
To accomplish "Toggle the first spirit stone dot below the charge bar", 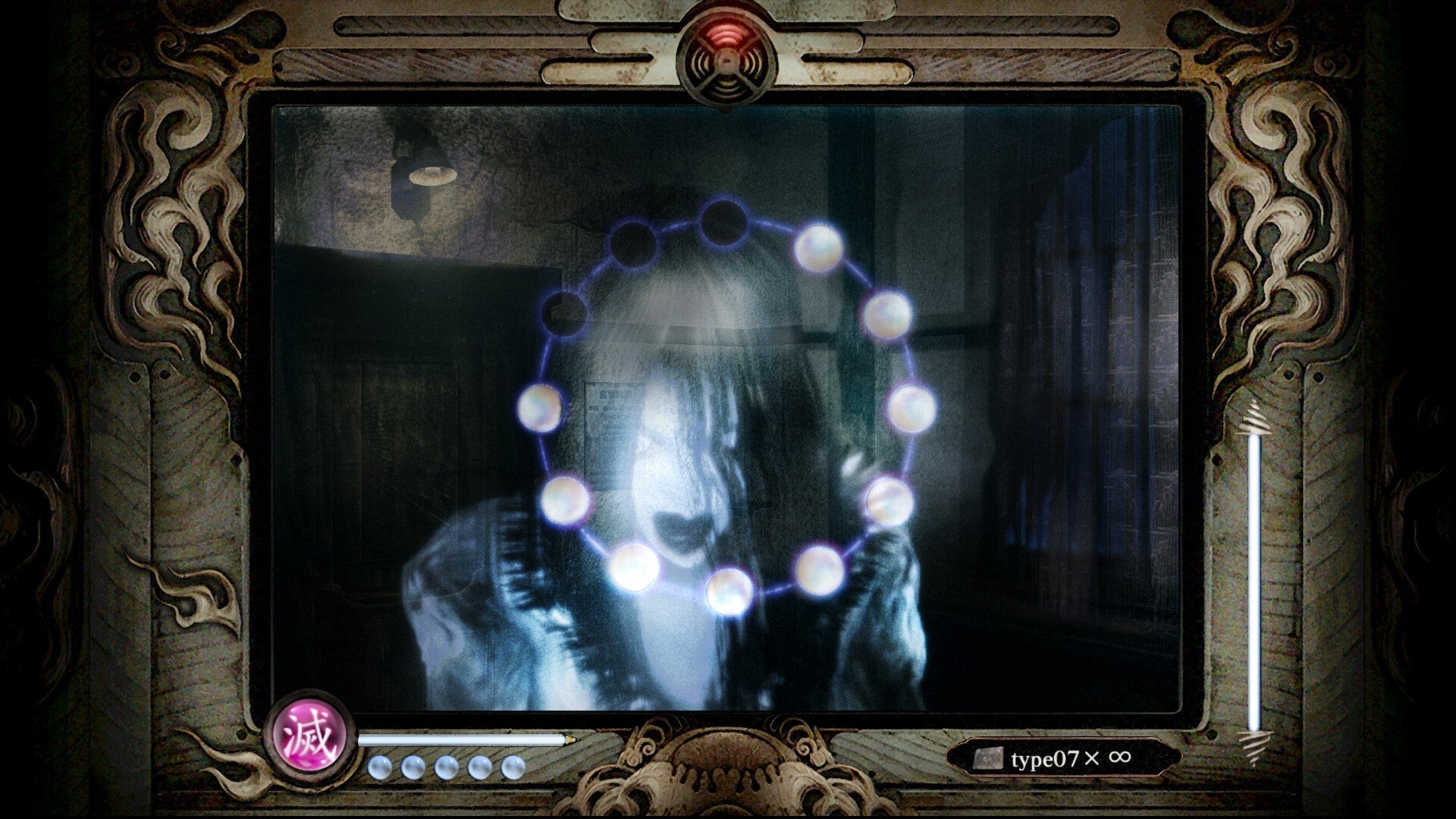I will pyautogui.click(x=381, y=766).
